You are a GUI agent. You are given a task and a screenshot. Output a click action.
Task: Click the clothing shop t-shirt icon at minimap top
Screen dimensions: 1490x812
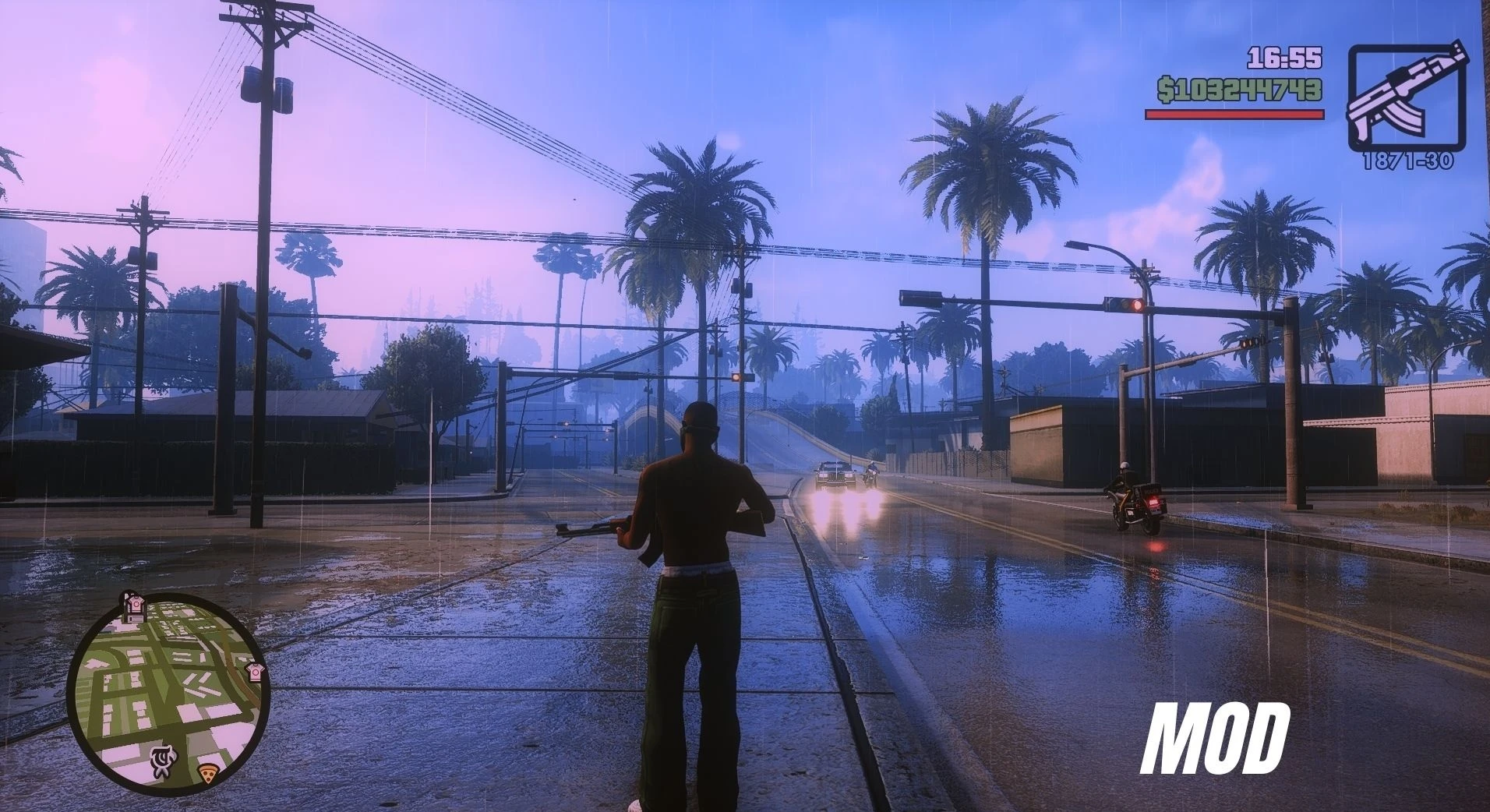click(x=134, y=605)
